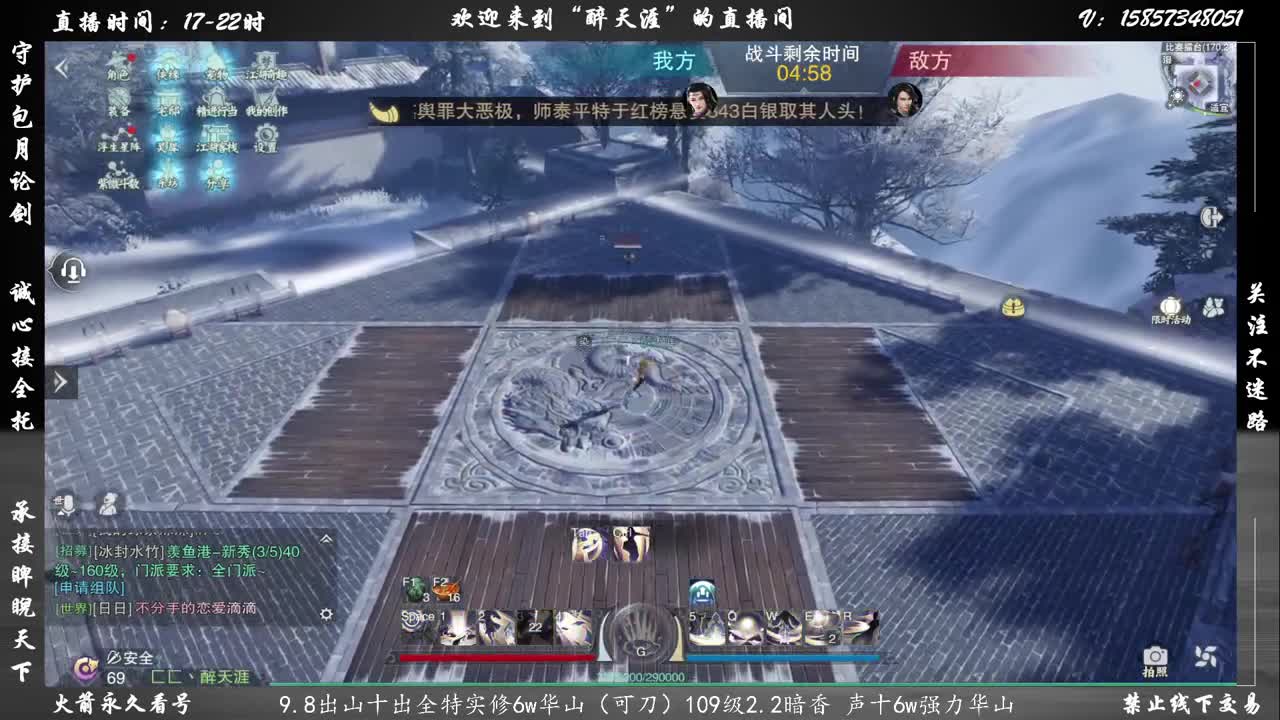Select the Share (分享) icon
Screen dimensions: 1280x720
point(215,168)
